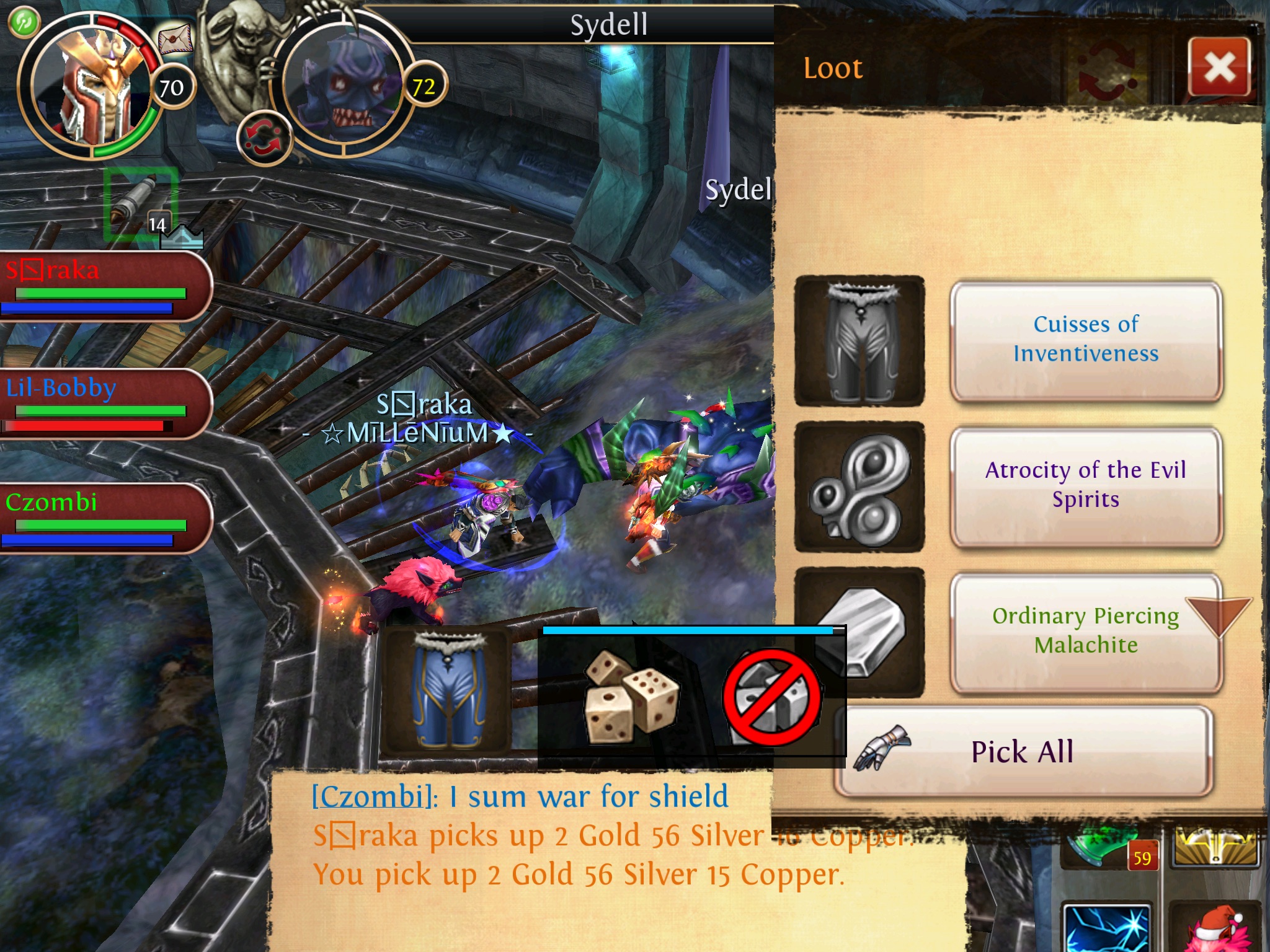
Task: View the blue cuisses roll item
Action: [x=445, y=690]
